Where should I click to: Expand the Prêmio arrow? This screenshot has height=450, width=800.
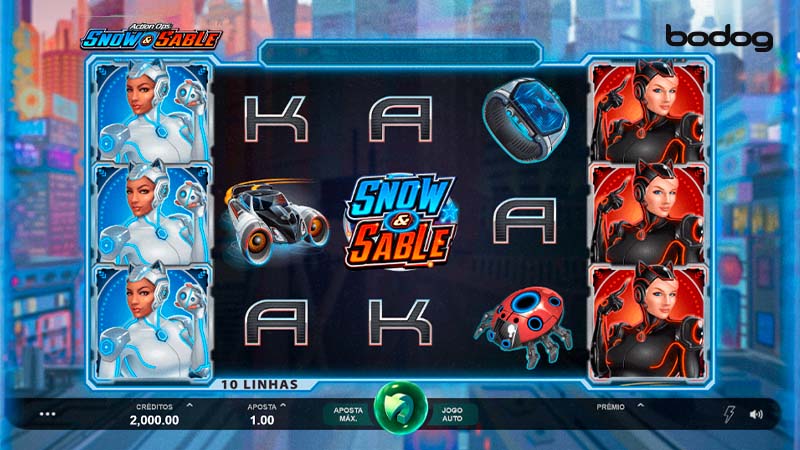pos(641,406)
